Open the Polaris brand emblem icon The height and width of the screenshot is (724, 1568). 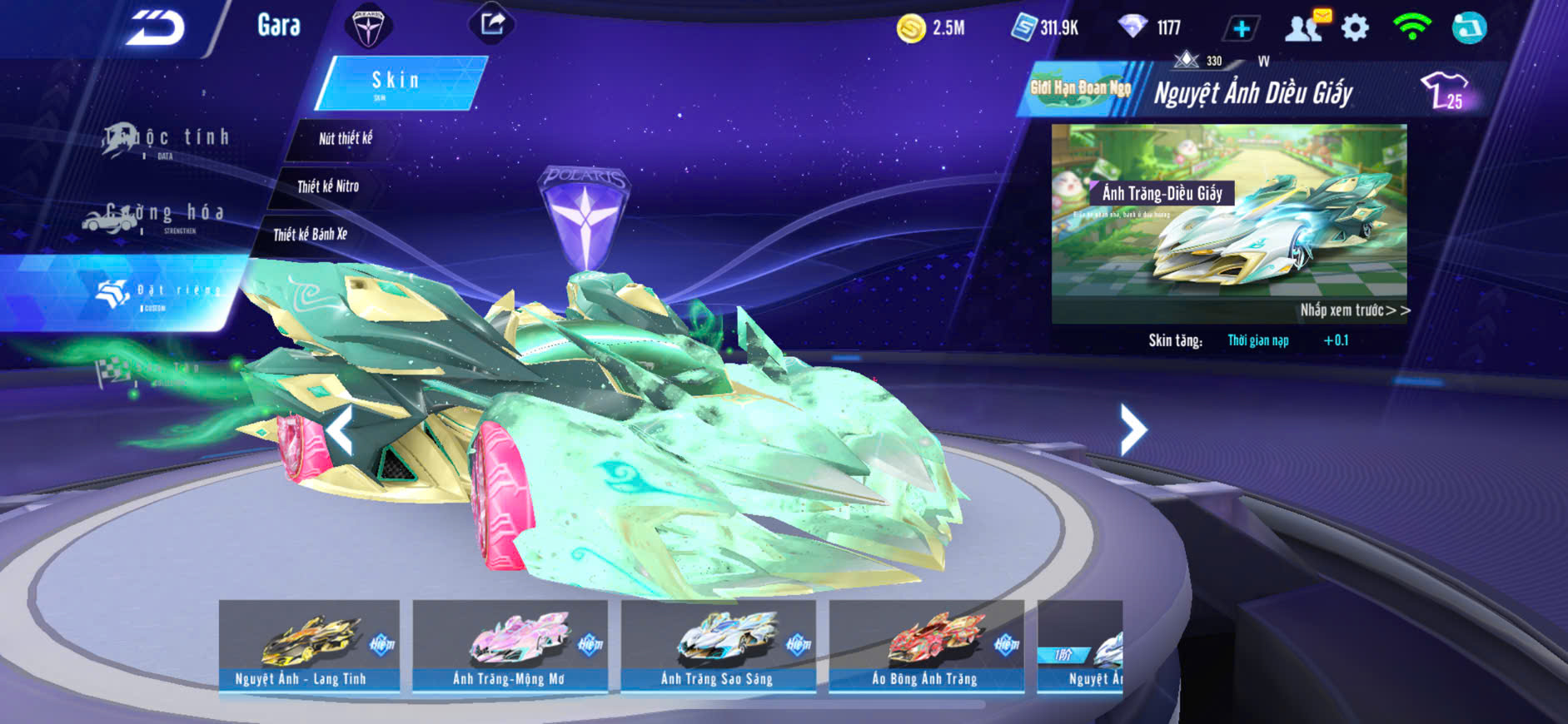coord(367,26)
